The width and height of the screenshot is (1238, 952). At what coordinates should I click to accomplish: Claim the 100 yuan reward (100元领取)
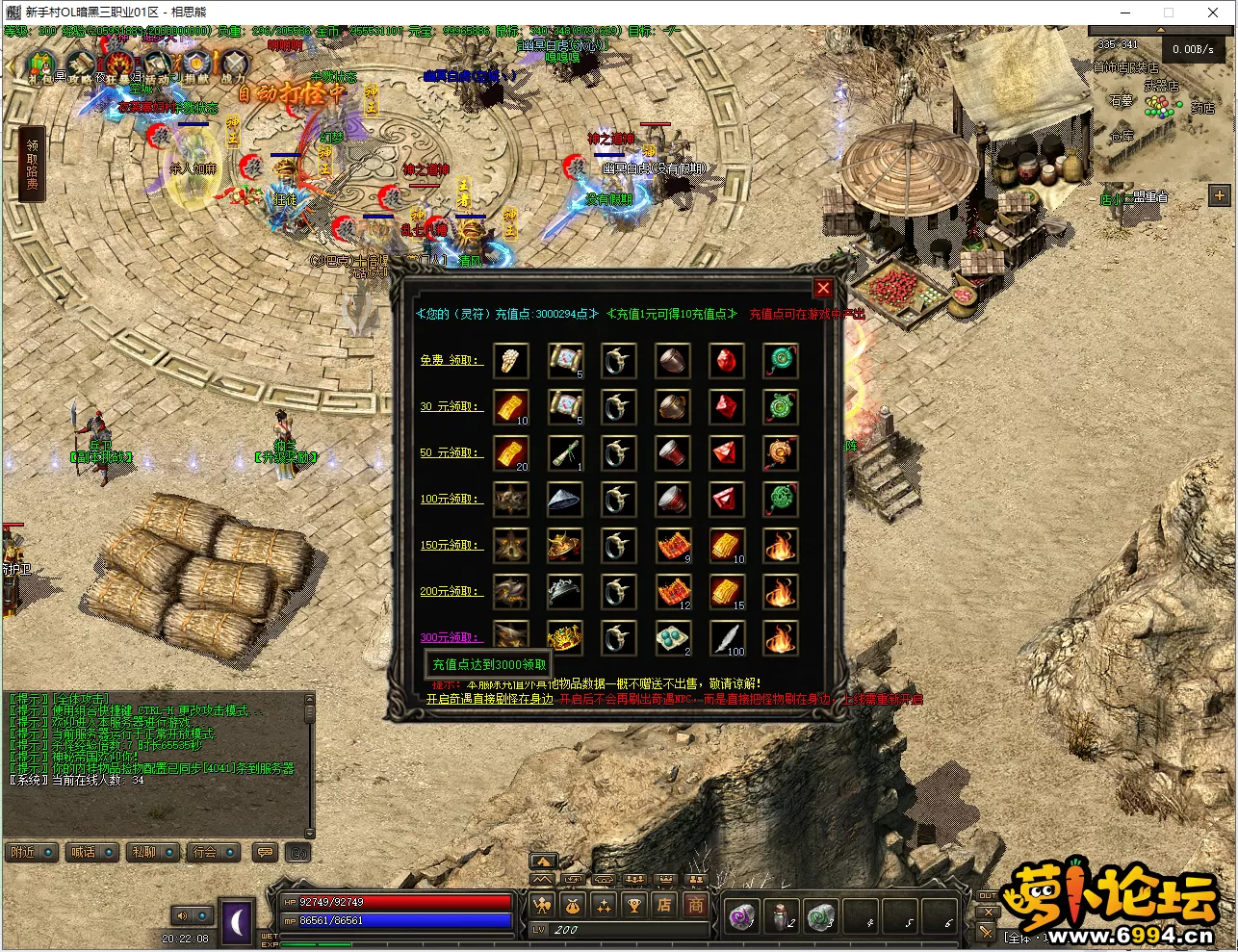[x=450, y=499]
